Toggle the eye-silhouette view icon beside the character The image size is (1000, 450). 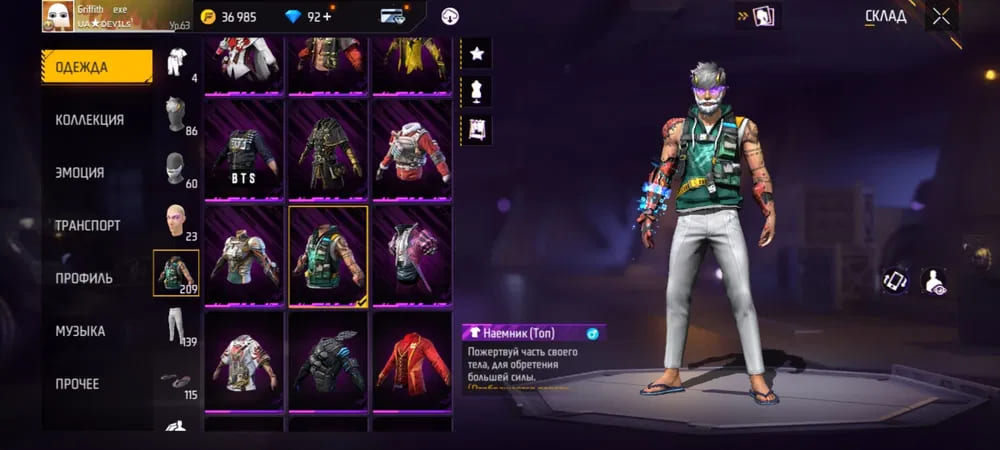934,281
